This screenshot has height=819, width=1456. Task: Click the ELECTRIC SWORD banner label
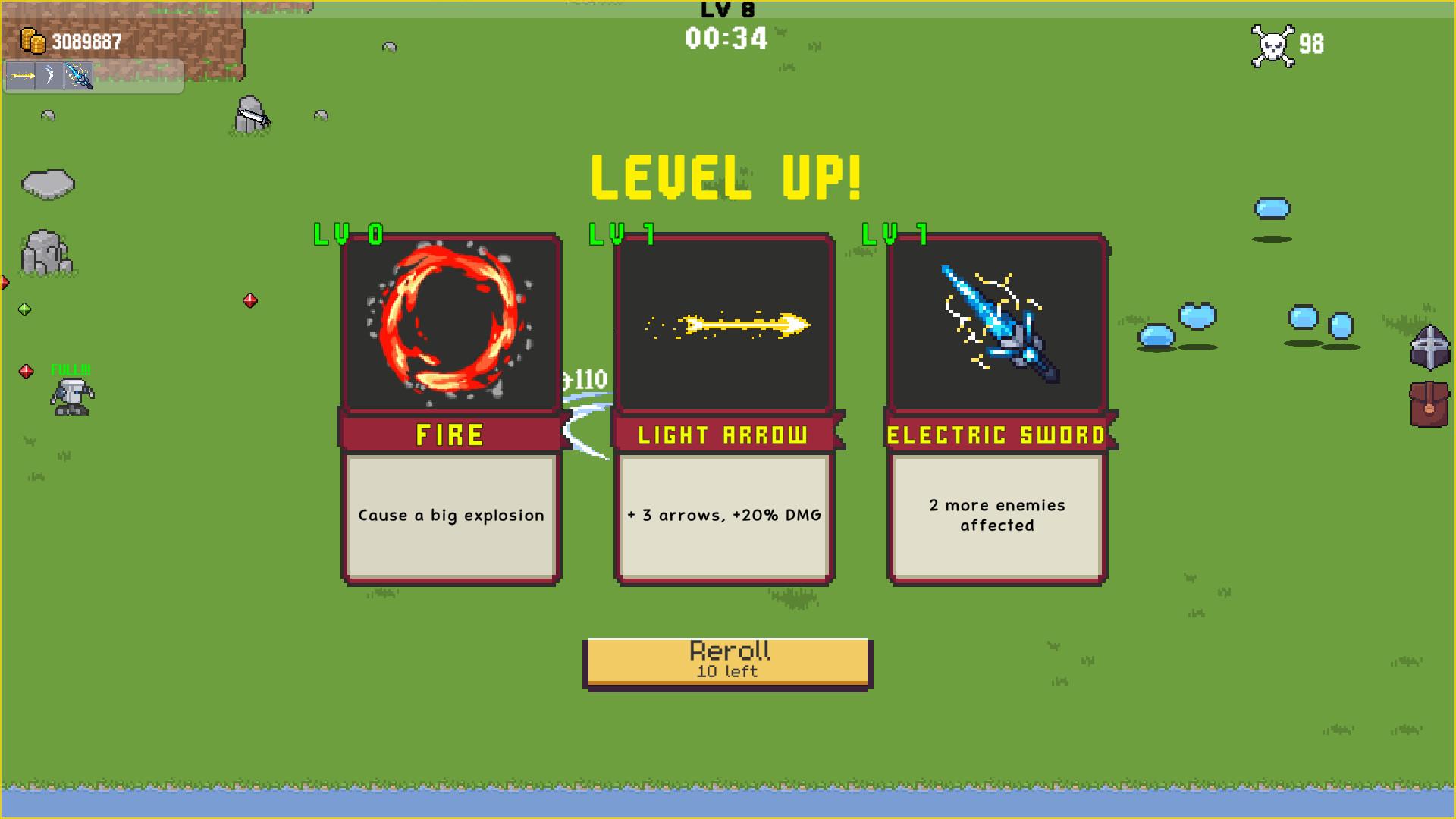(996, 435)
